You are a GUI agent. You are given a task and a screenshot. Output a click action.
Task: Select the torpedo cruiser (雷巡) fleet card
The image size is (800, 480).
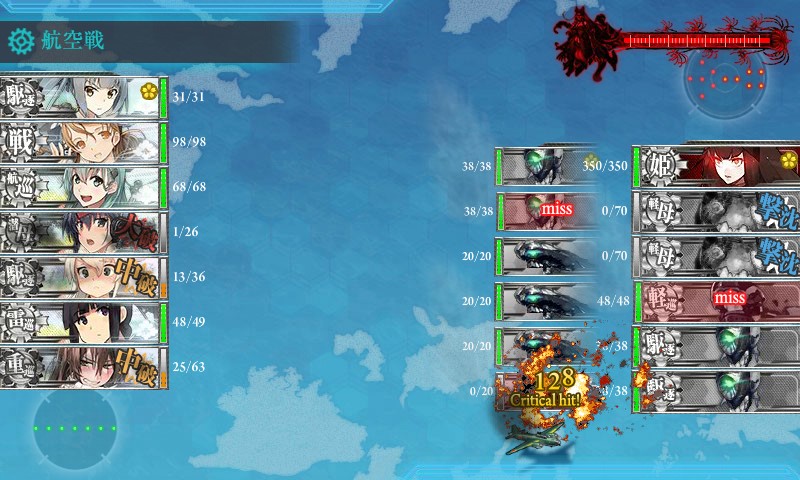[x=80, y=322]
